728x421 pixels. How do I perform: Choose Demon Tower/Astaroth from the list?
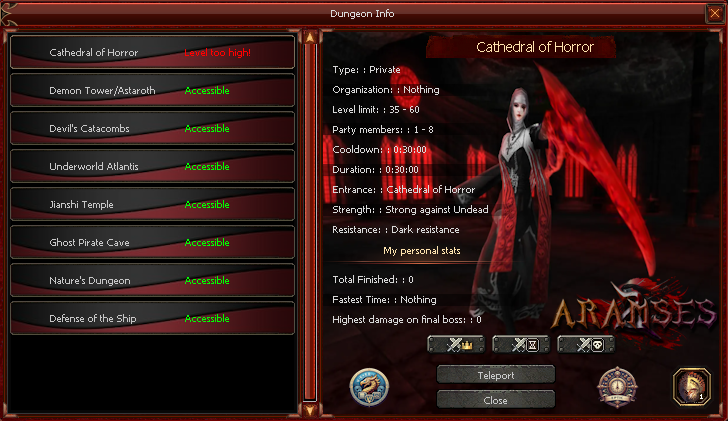[x=152, y=91]
